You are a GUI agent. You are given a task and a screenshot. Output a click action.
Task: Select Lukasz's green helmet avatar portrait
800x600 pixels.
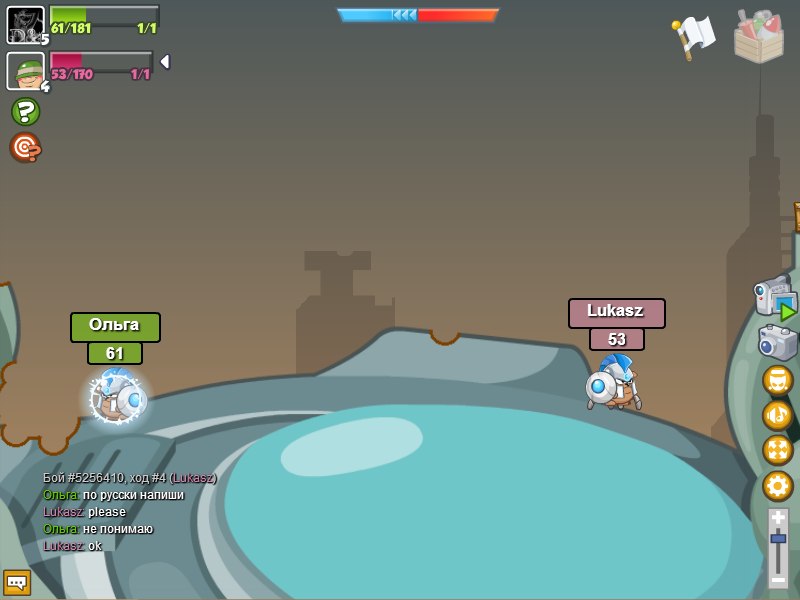click(x=25, y=70)
